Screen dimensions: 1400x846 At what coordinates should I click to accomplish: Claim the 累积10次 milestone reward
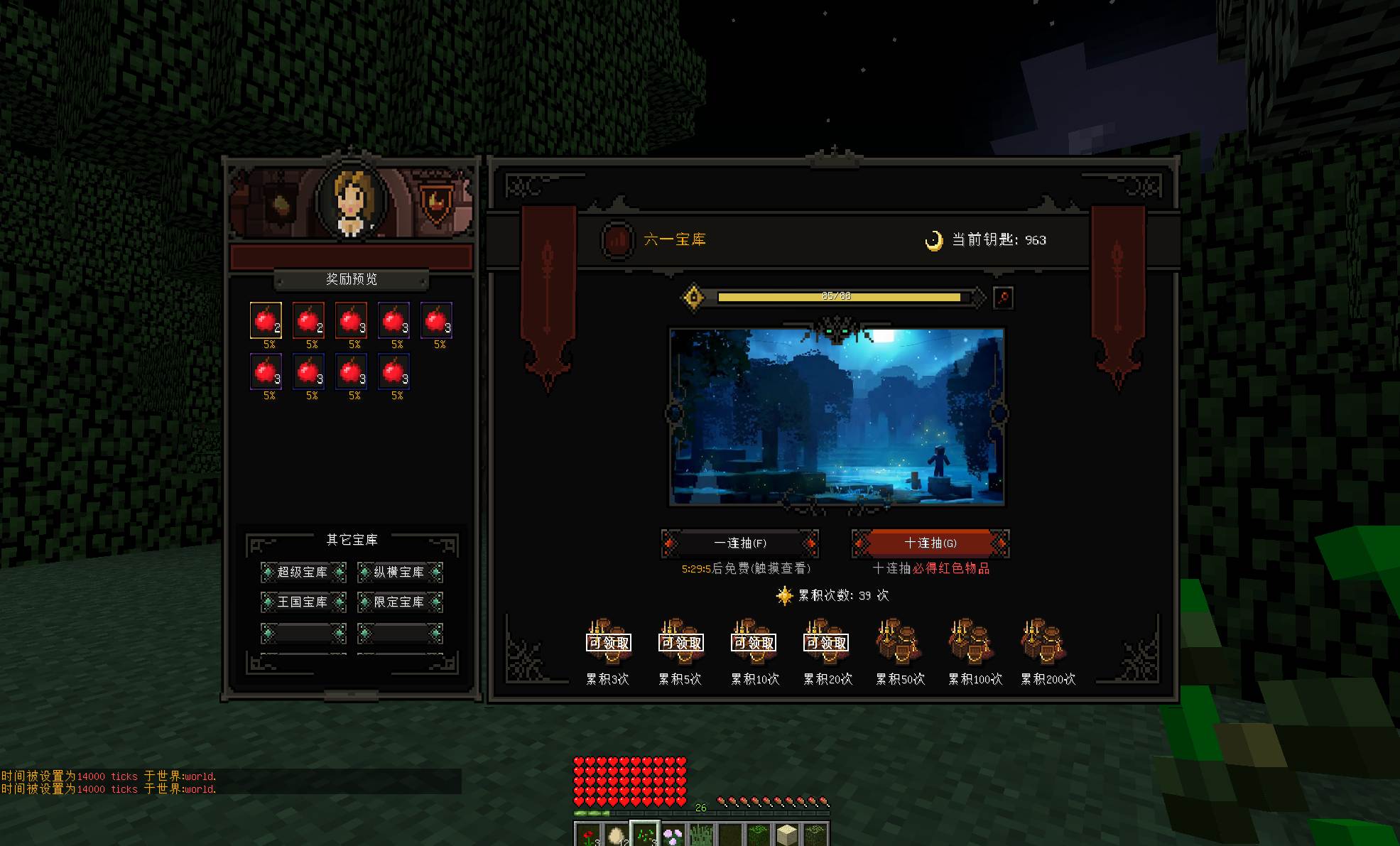[754, 641]
